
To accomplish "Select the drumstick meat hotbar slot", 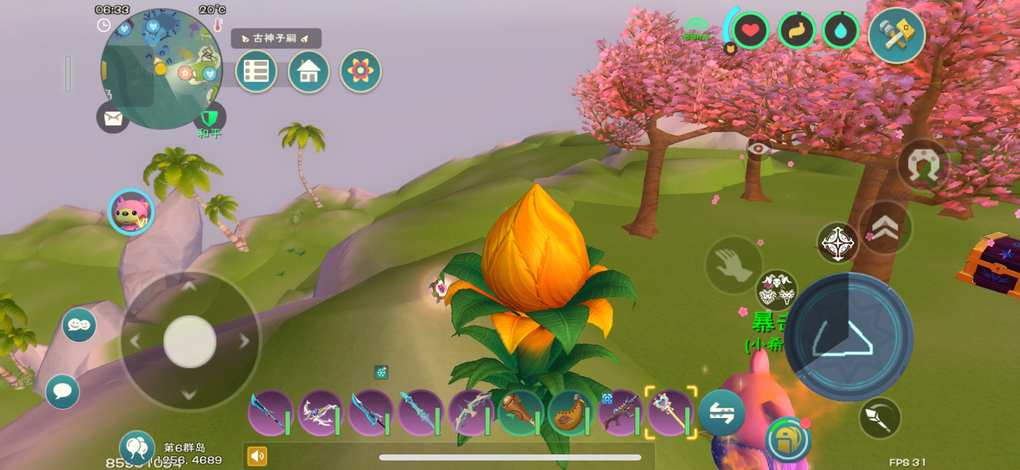I will click(x=520, y=412).
